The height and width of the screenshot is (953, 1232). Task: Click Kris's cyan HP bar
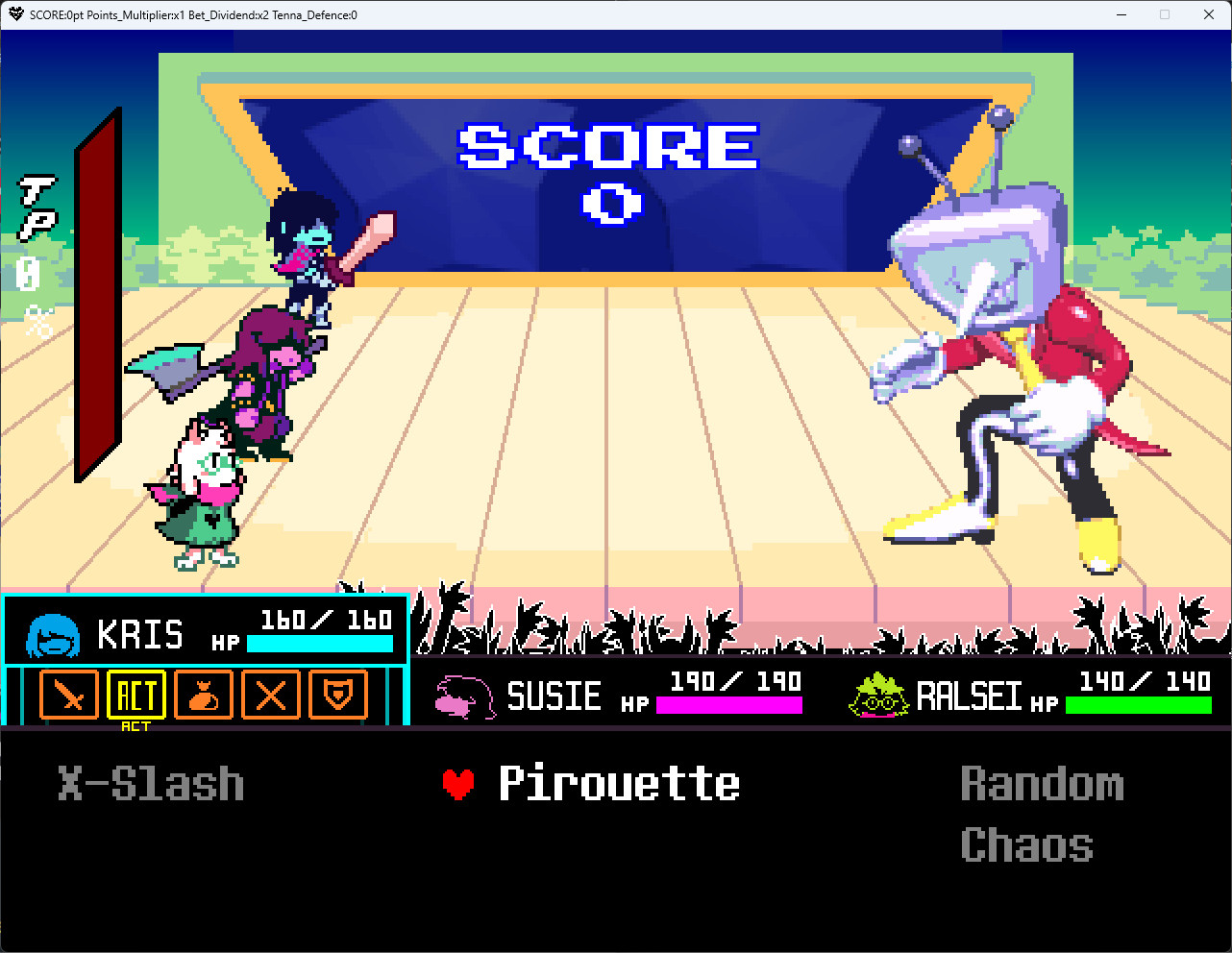(x=320, y=646)
